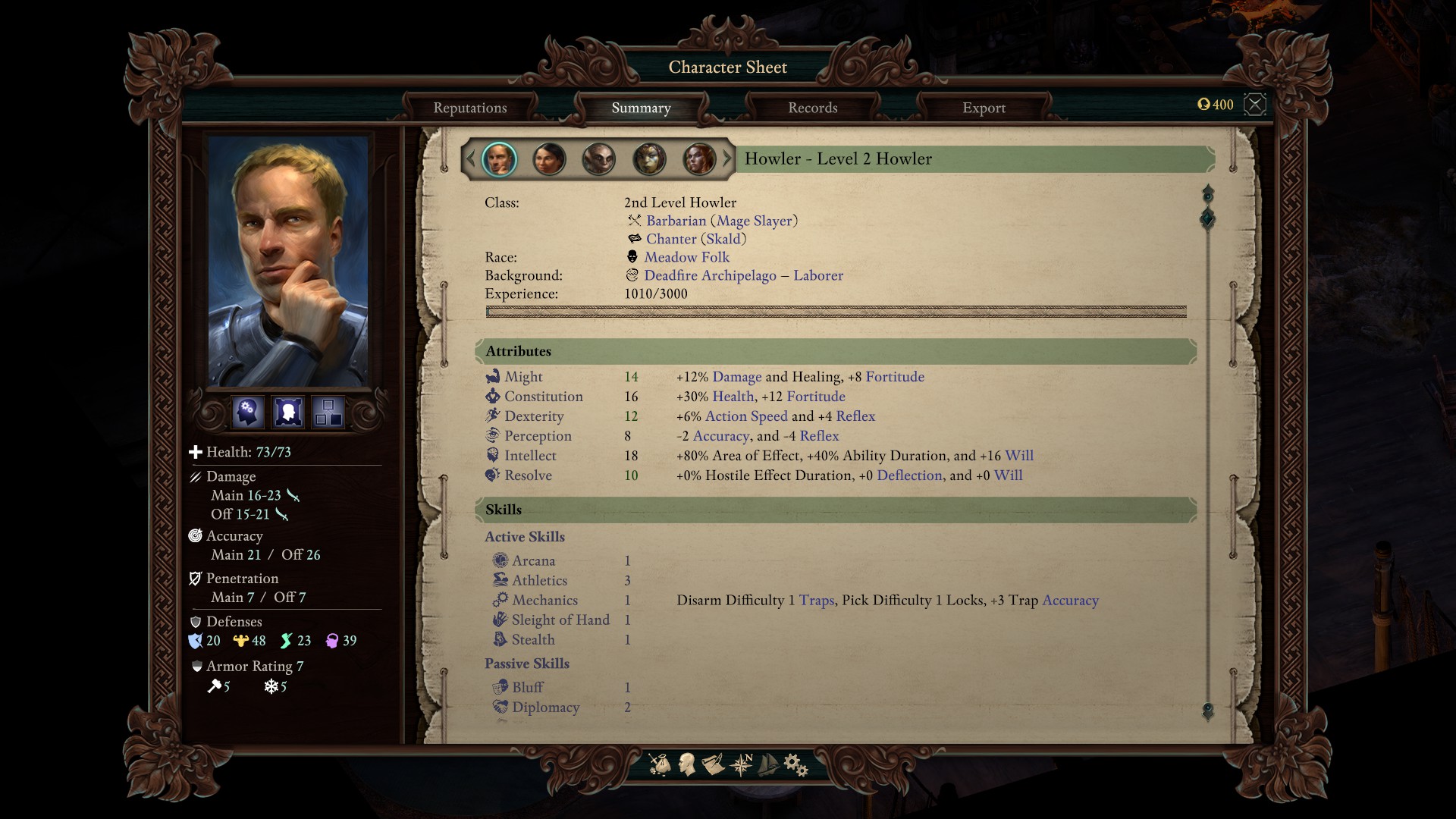
Task: Open game options via the gears icon
Action: [795, 764]
